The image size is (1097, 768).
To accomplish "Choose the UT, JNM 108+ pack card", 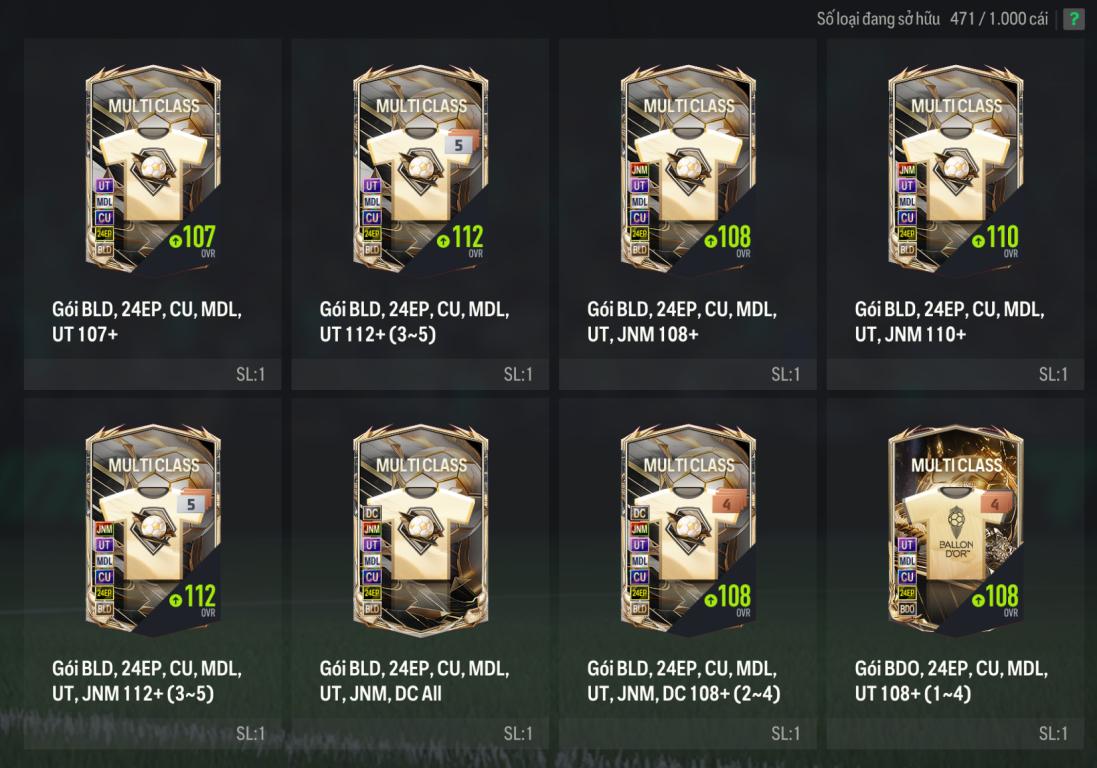I will [688, 170].
